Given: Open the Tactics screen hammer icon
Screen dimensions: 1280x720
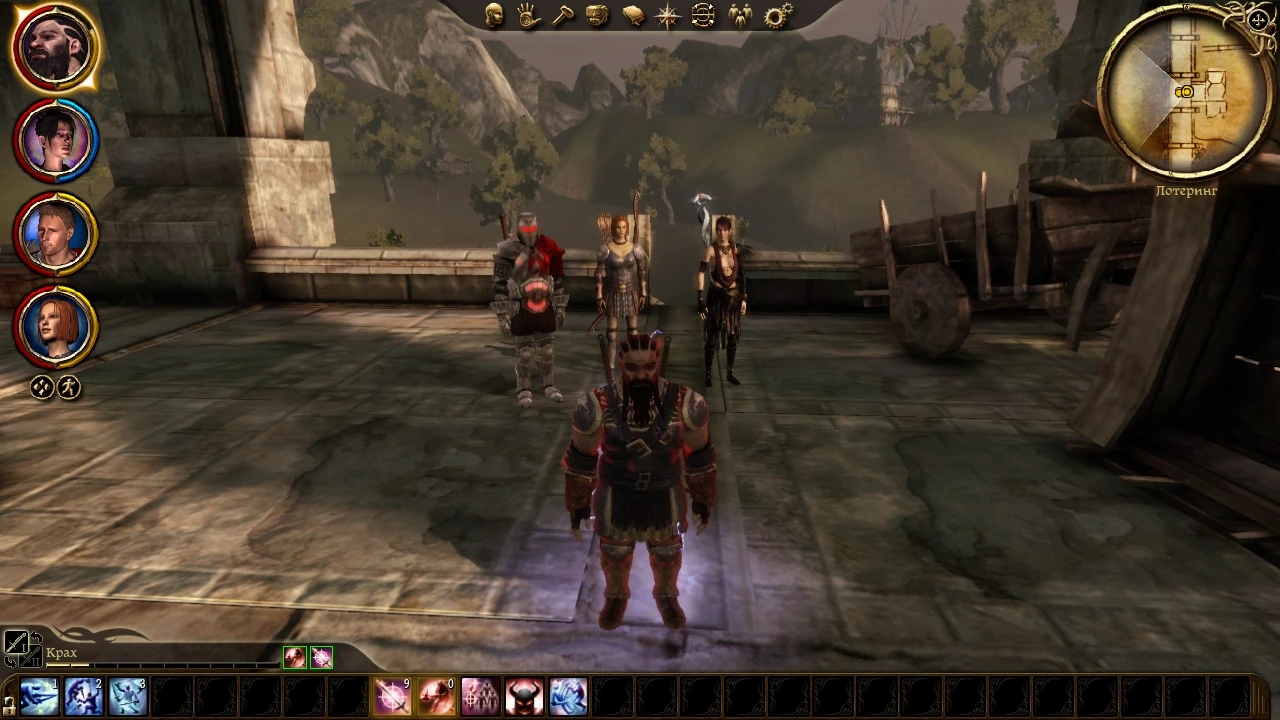Looking at the screenshot, I should 563,13.
